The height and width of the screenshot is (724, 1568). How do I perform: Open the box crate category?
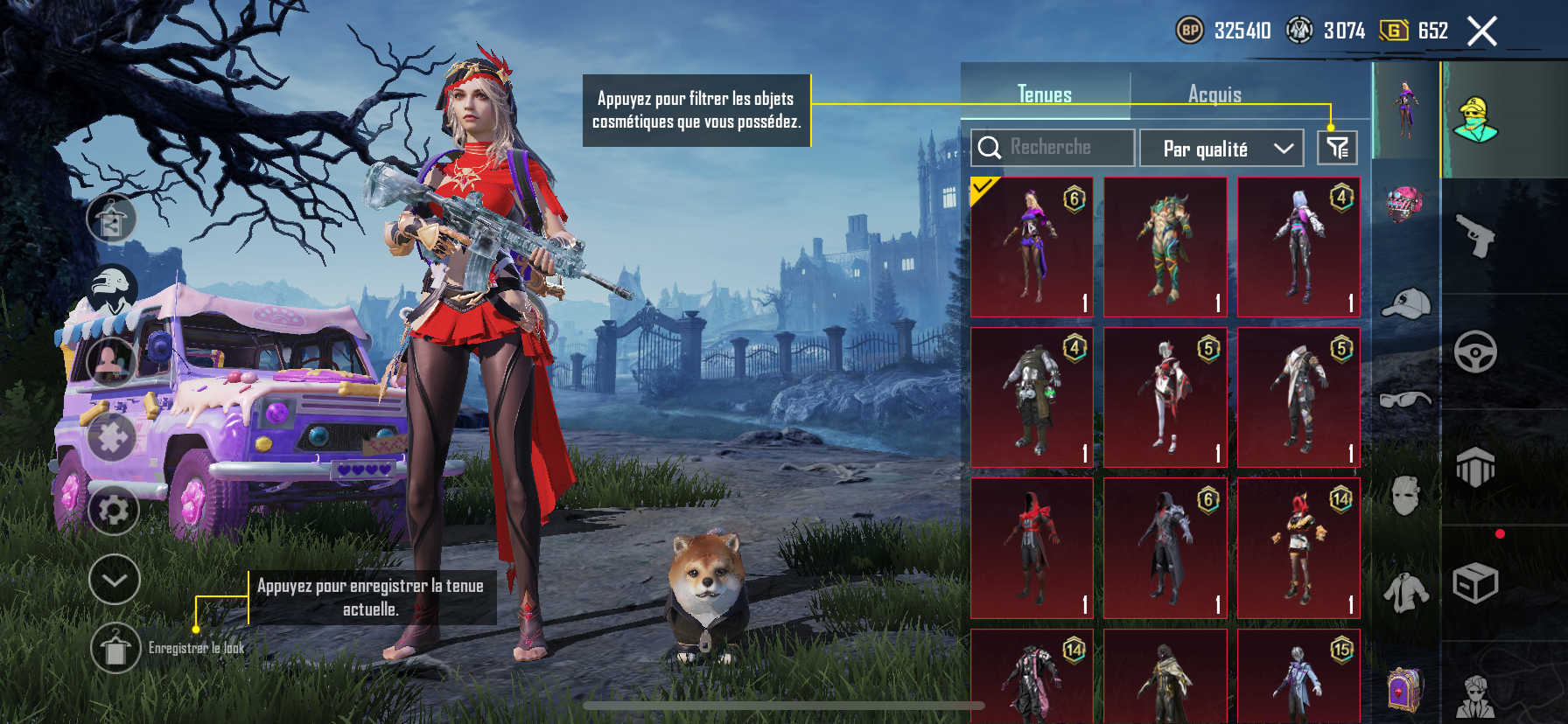1475,583
